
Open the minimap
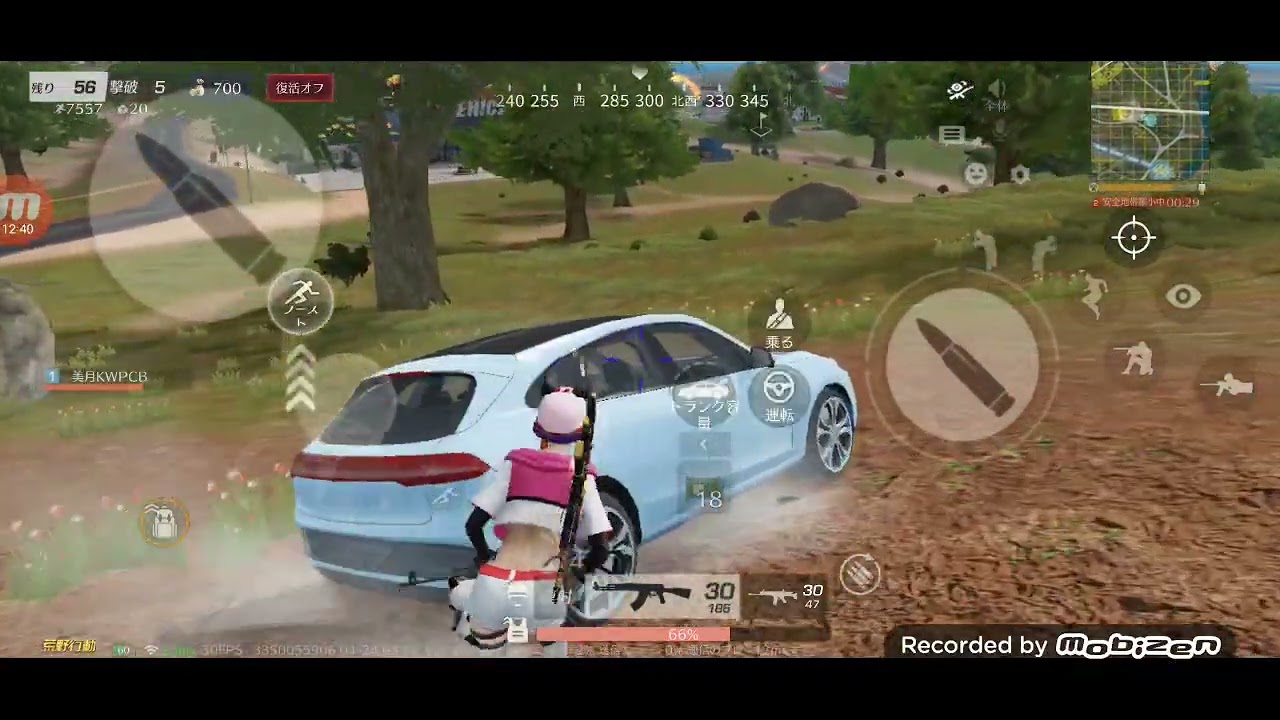coord(1149,120)
